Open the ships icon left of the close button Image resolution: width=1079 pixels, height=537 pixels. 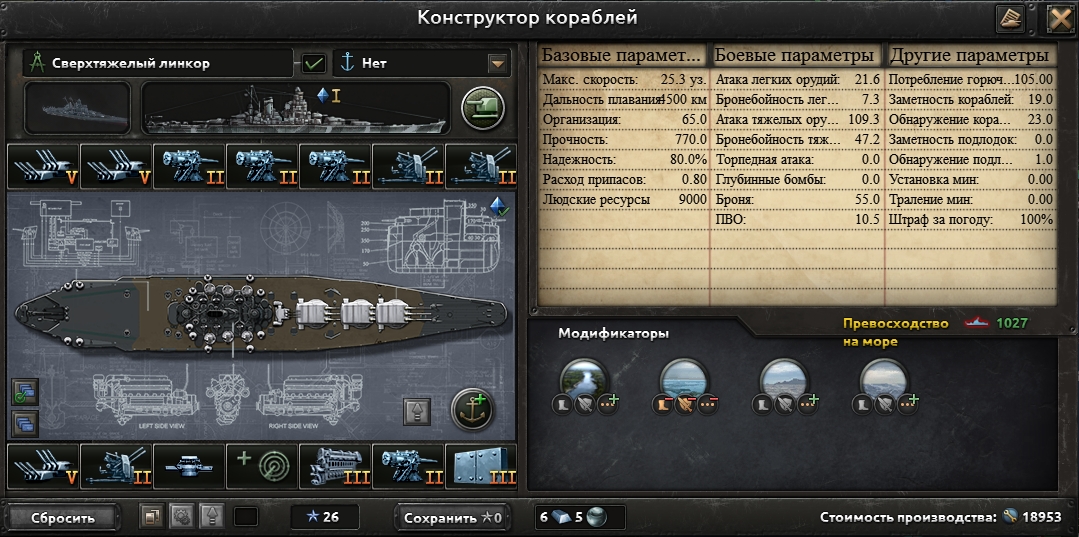(1011, 18)
